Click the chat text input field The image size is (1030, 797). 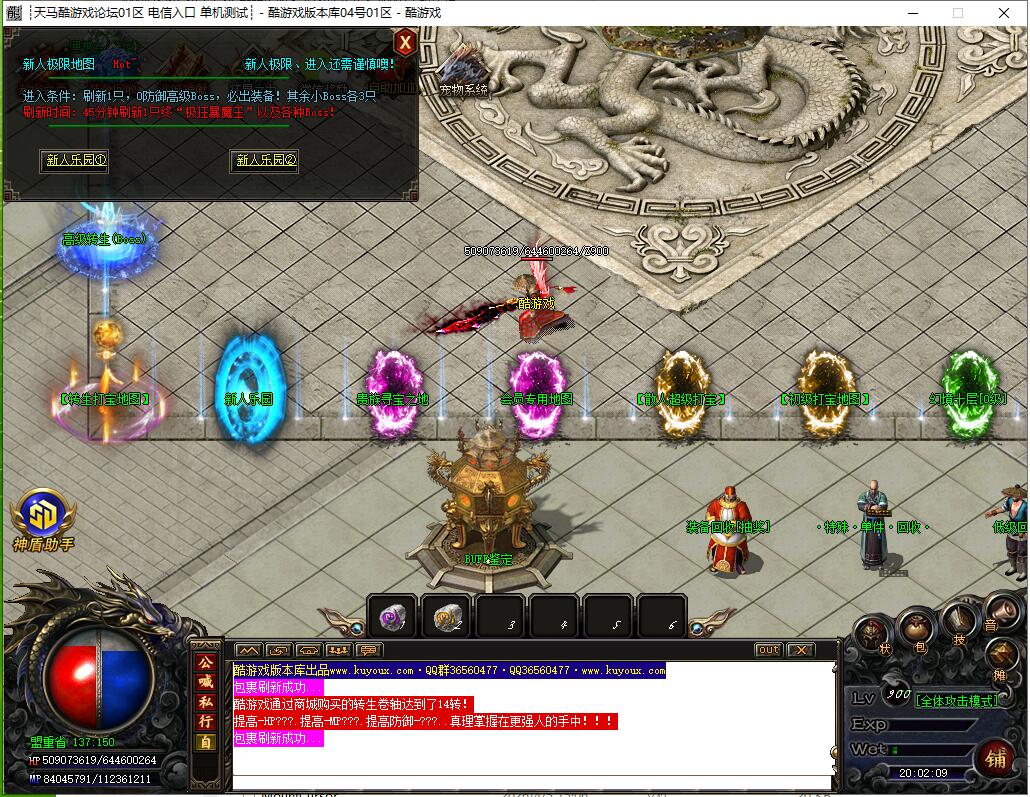[530, 783]
